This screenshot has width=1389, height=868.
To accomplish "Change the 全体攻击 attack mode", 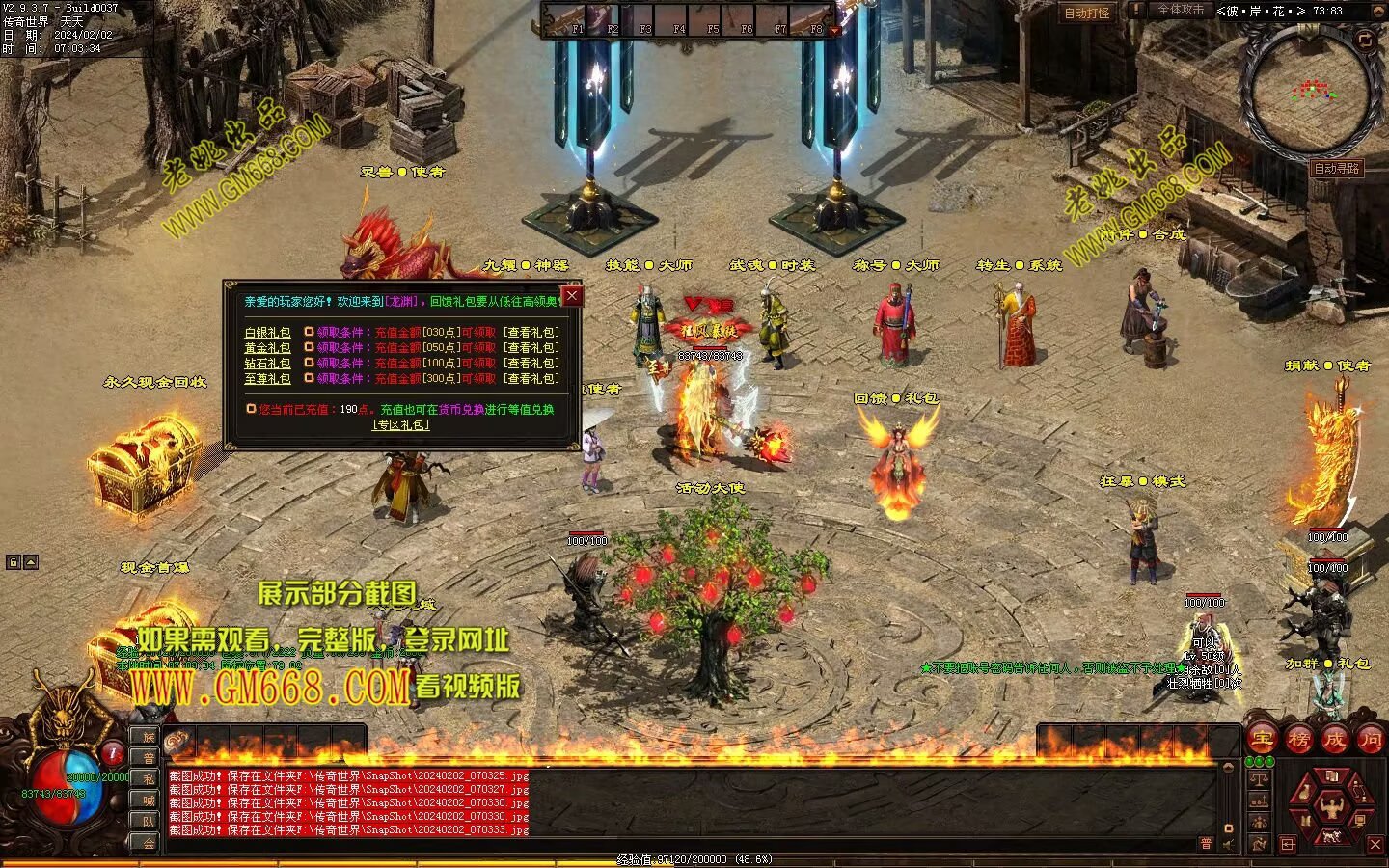I will [1180, 11].
